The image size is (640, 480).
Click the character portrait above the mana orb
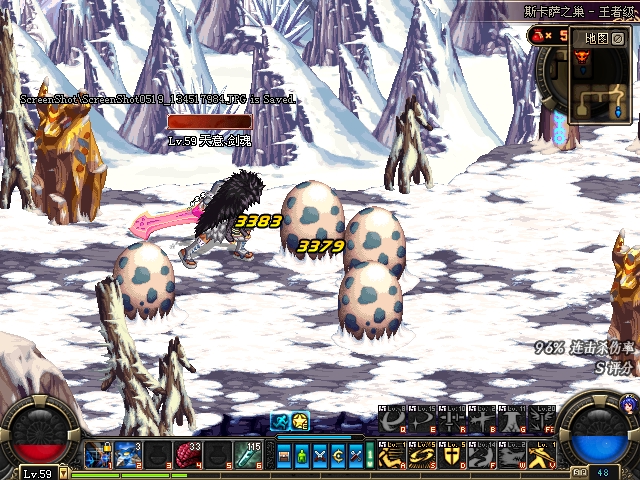point(628,404)
